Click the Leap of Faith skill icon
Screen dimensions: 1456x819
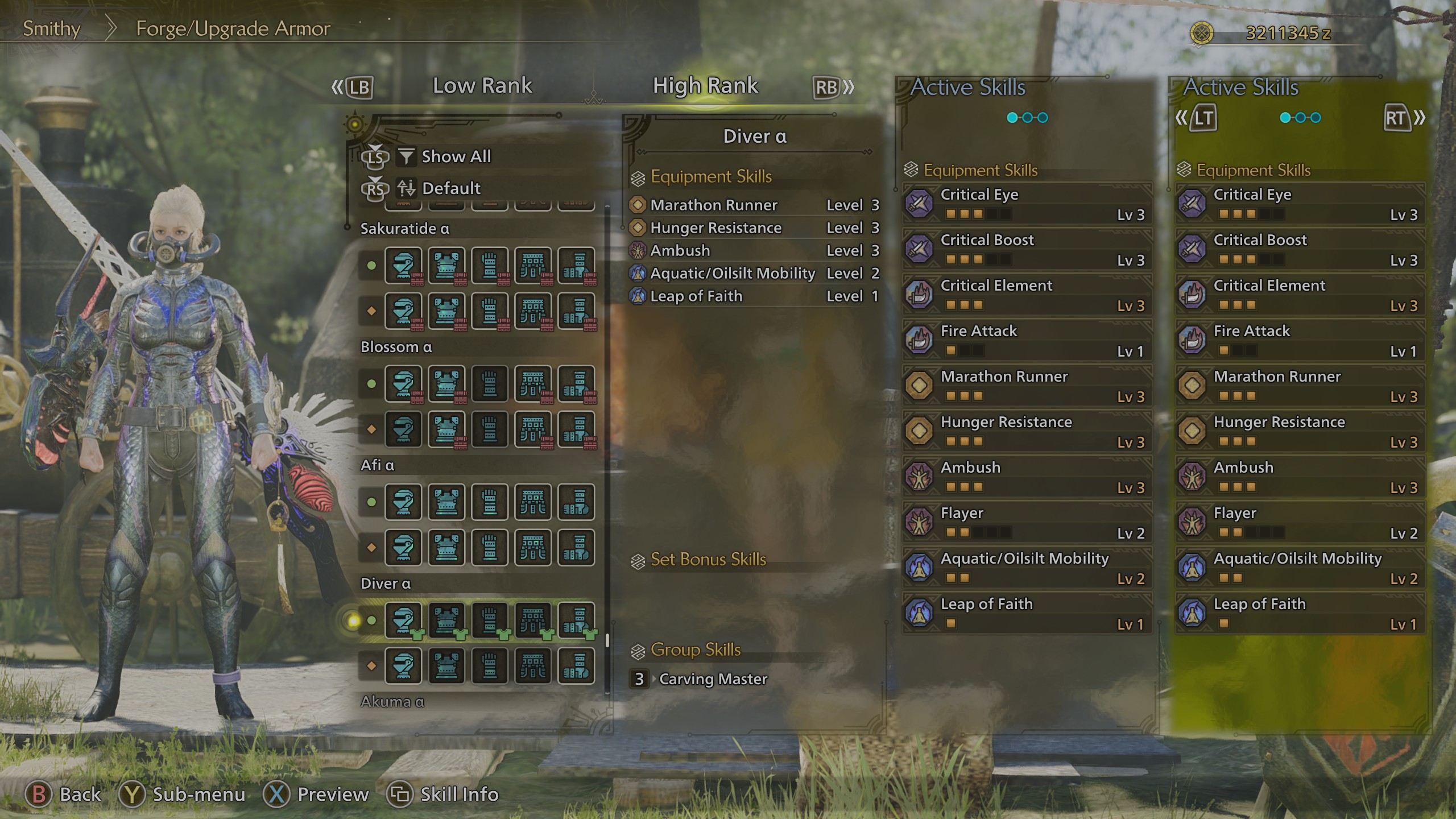pyautogui.click(x=918, y=613)
